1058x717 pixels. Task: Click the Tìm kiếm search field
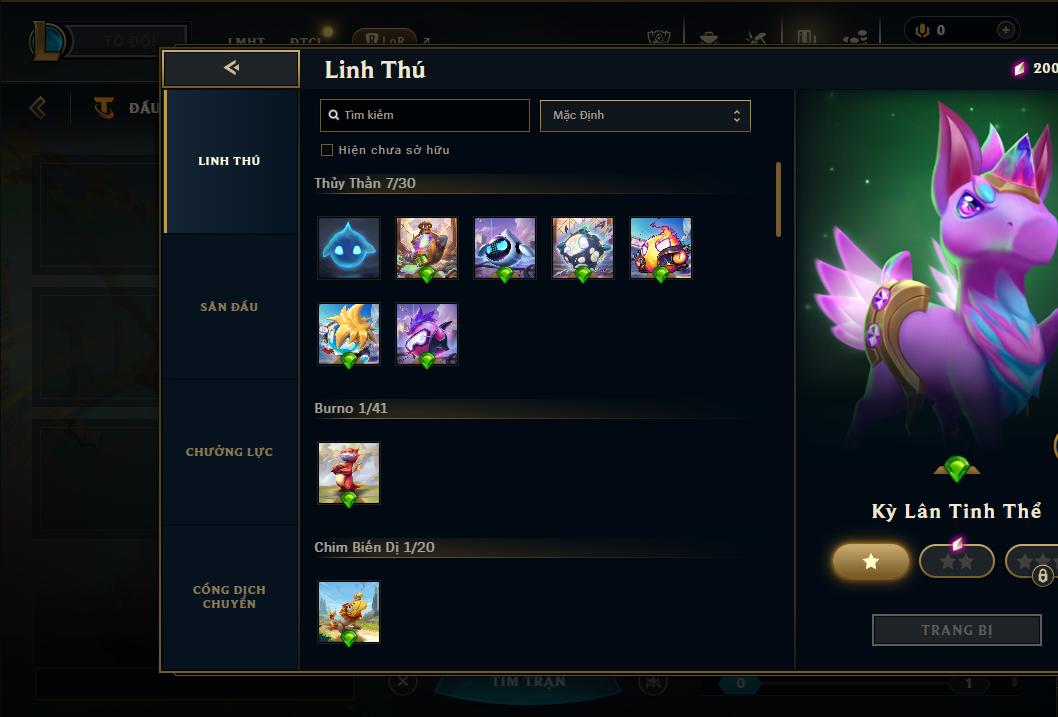tap(425, 115)
